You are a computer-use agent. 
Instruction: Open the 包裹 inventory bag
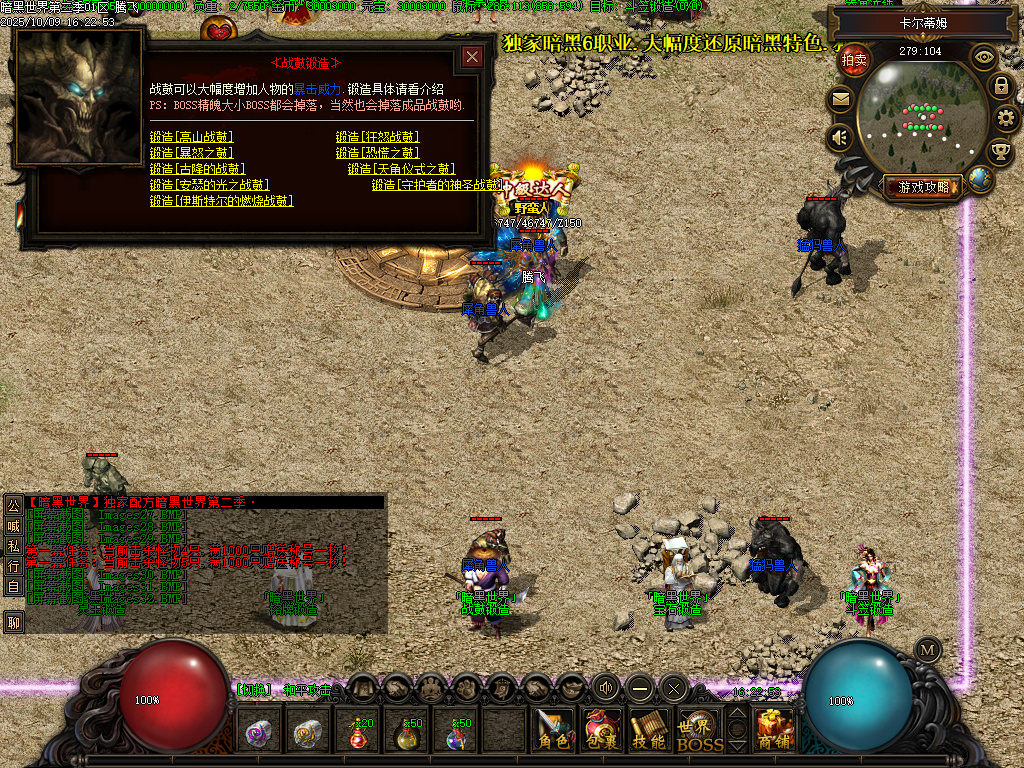point(601,732)
